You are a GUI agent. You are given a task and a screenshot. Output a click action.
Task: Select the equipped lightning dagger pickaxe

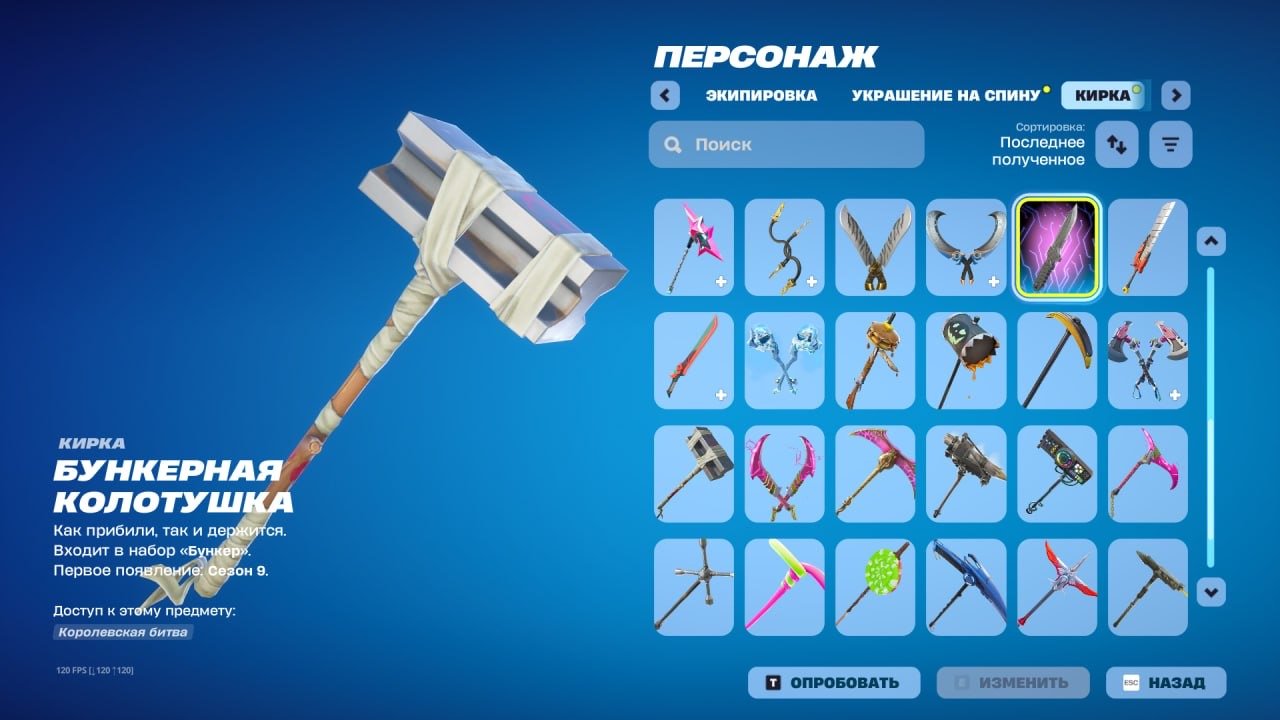[x=1056, y=248]
